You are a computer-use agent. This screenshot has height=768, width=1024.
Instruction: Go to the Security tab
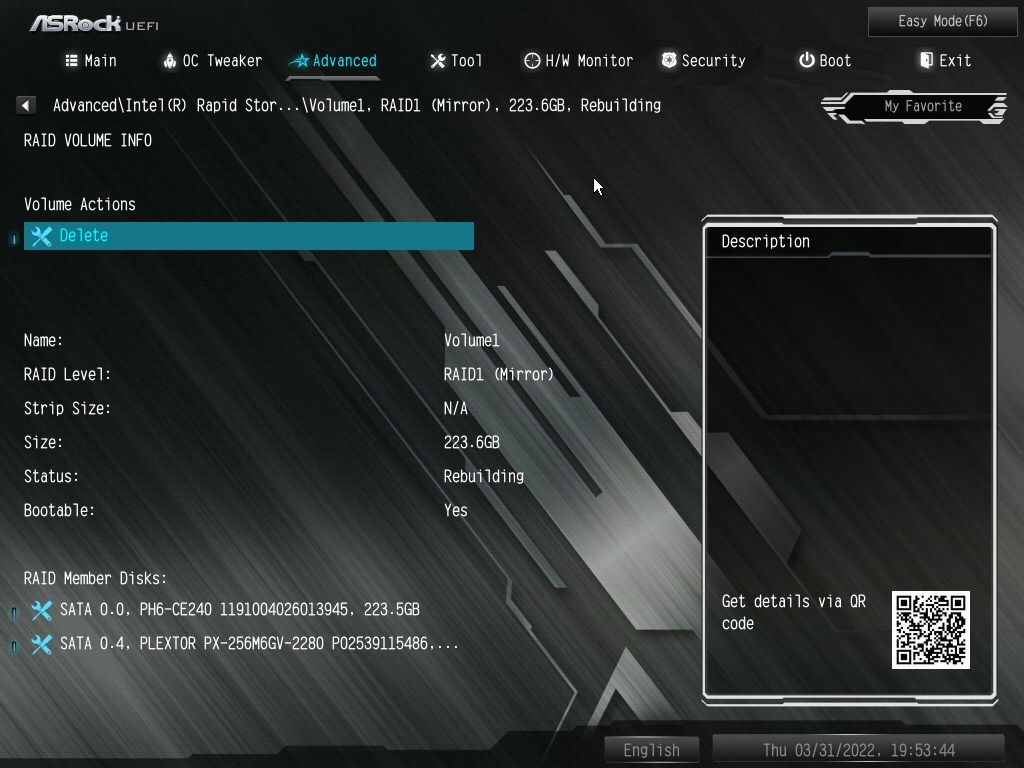[x=703, y=61]
